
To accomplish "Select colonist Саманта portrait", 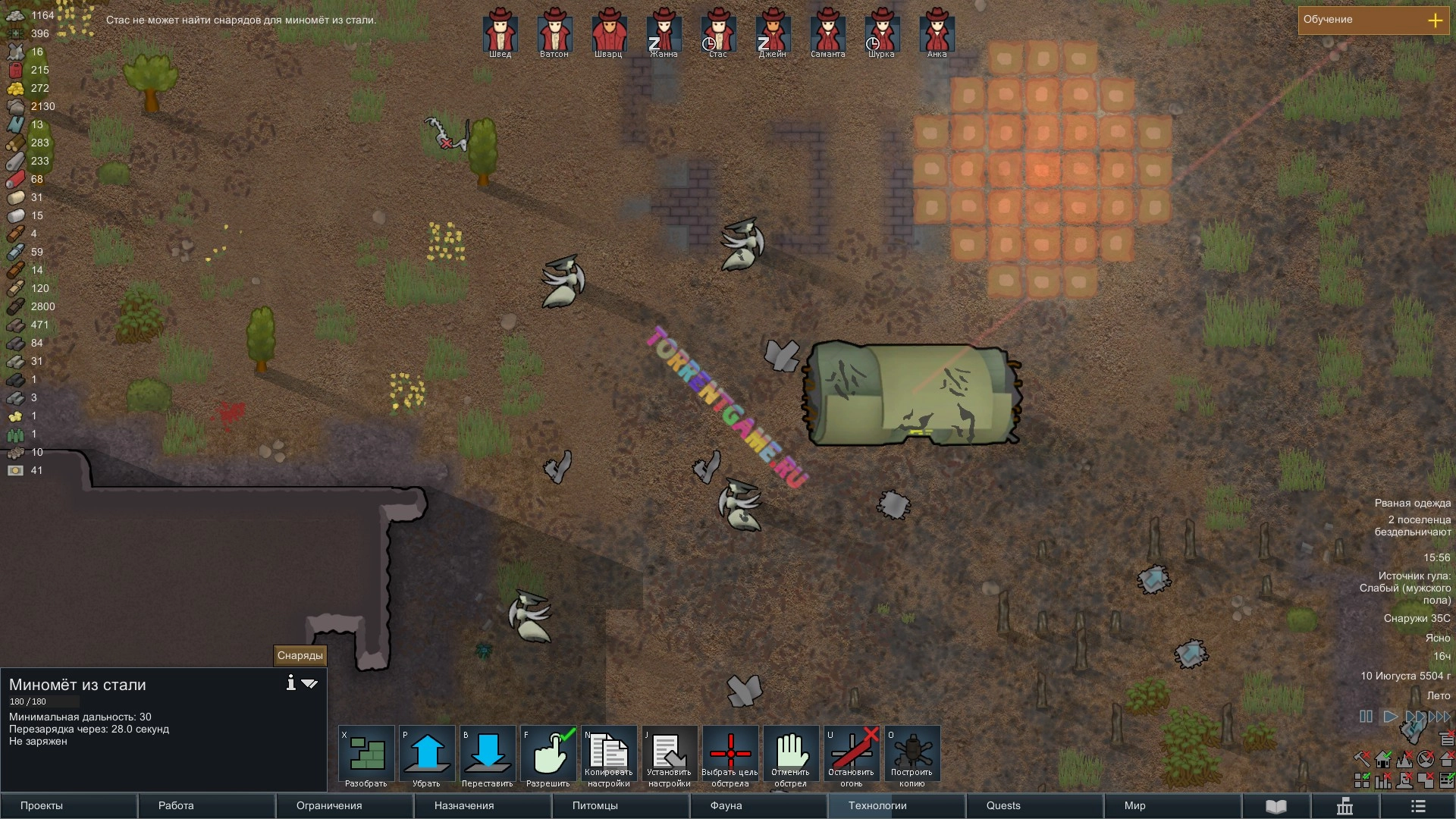I will 827,32.
